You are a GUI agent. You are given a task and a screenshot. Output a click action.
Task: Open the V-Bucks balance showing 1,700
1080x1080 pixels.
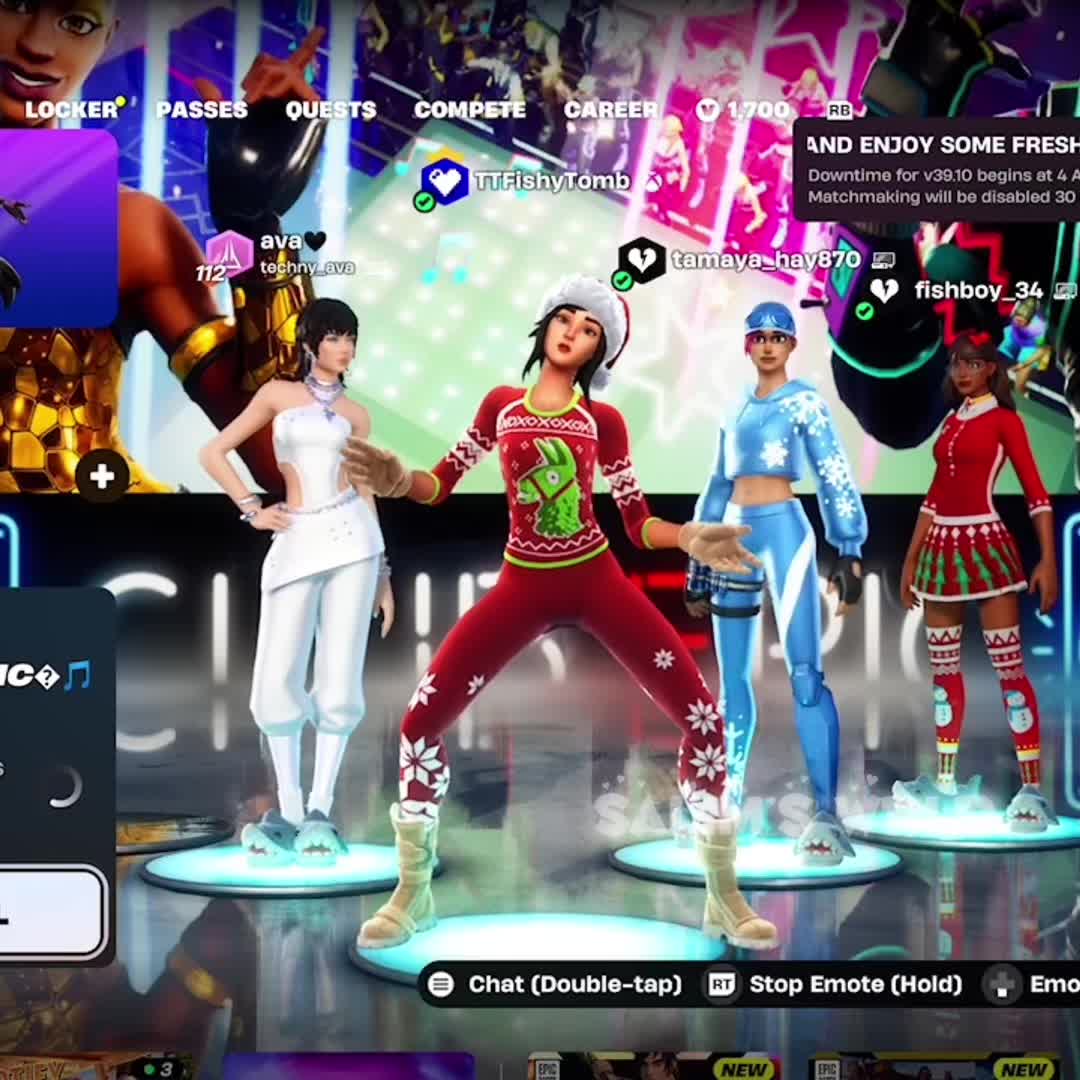tap(743, 110)
